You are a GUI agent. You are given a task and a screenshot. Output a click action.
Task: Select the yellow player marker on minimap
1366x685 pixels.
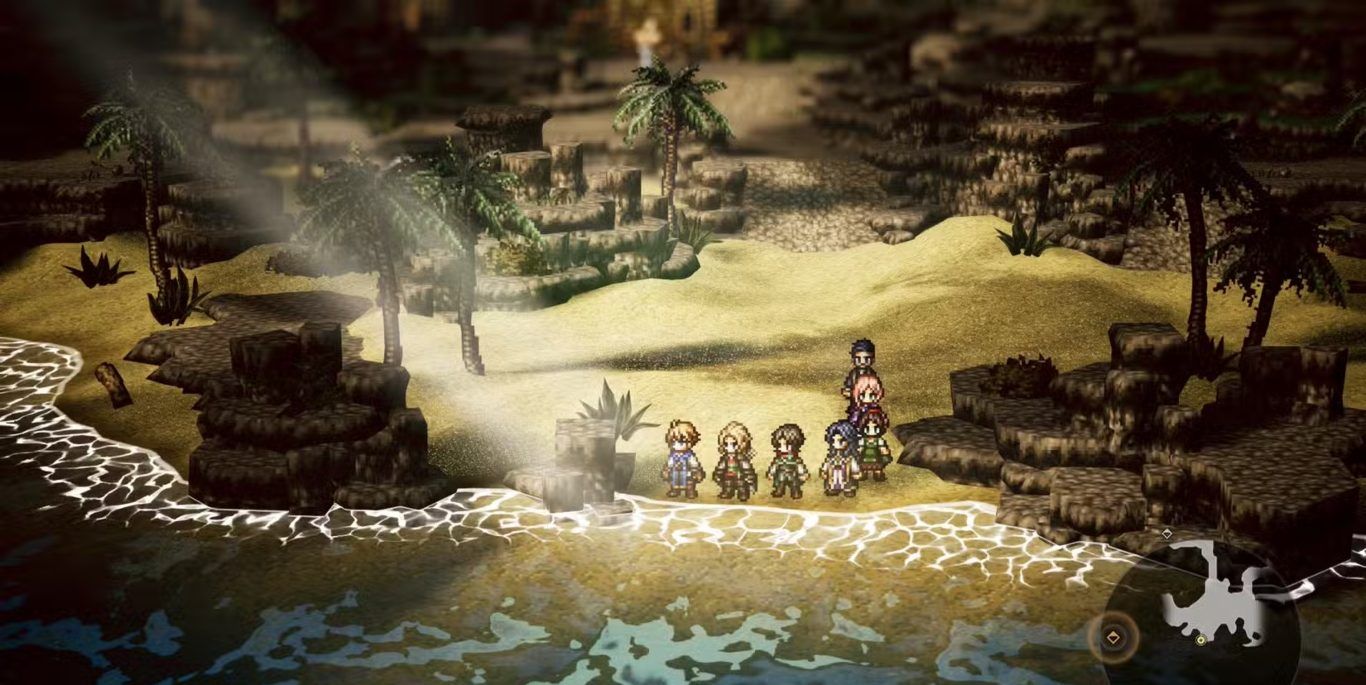[x=1199, y=639]
